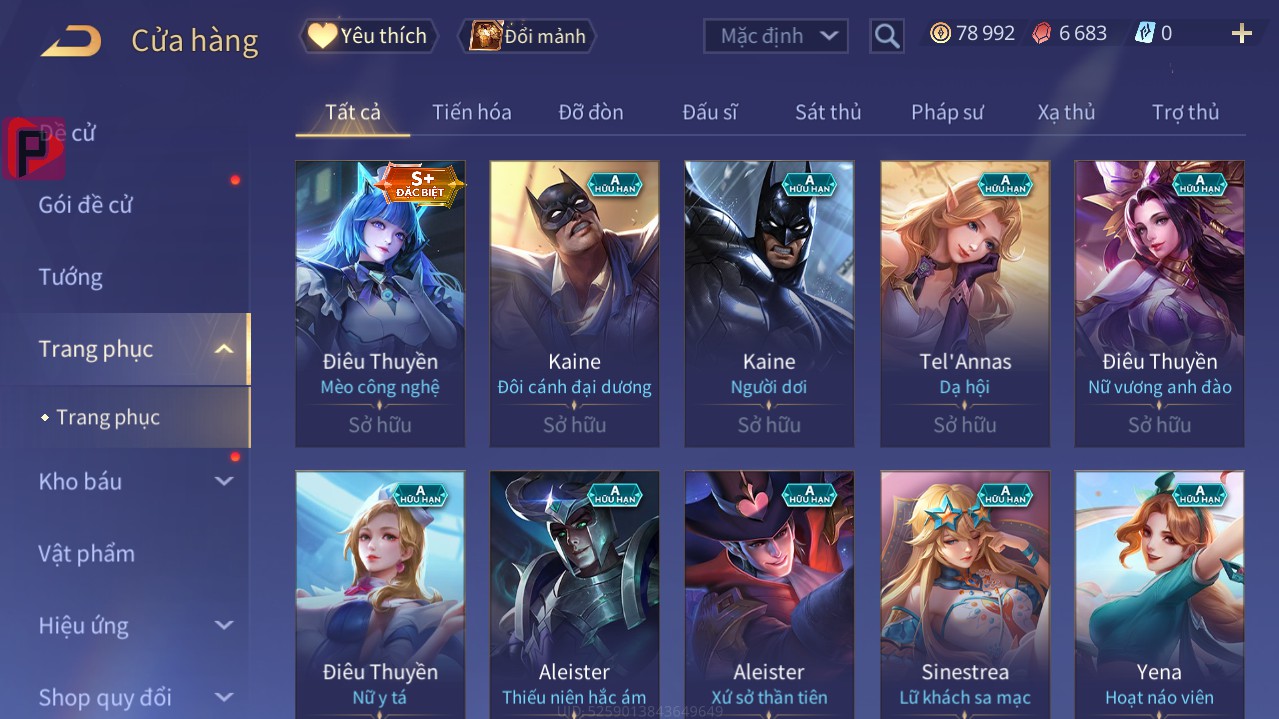Open the Đổi mảnh exchange

pyautogui.click(x=527, y=36)
